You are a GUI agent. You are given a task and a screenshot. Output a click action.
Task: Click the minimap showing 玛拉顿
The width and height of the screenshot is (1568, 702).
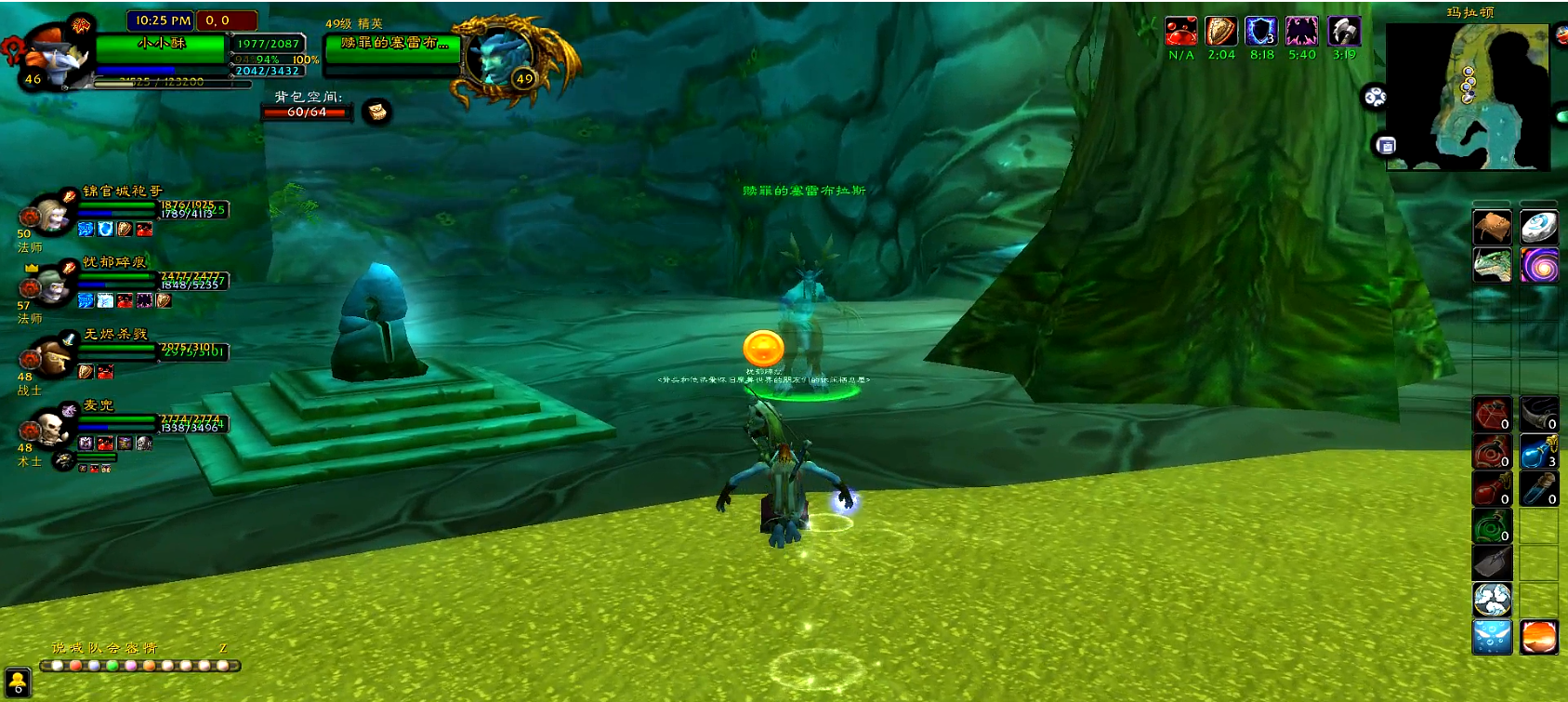point(1467,97)
